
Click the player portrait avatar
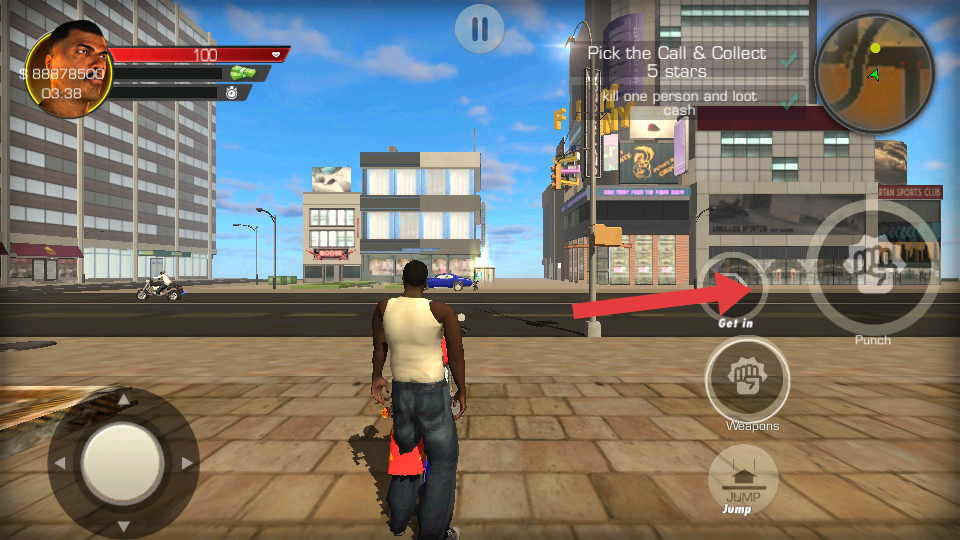coord(70,69)
